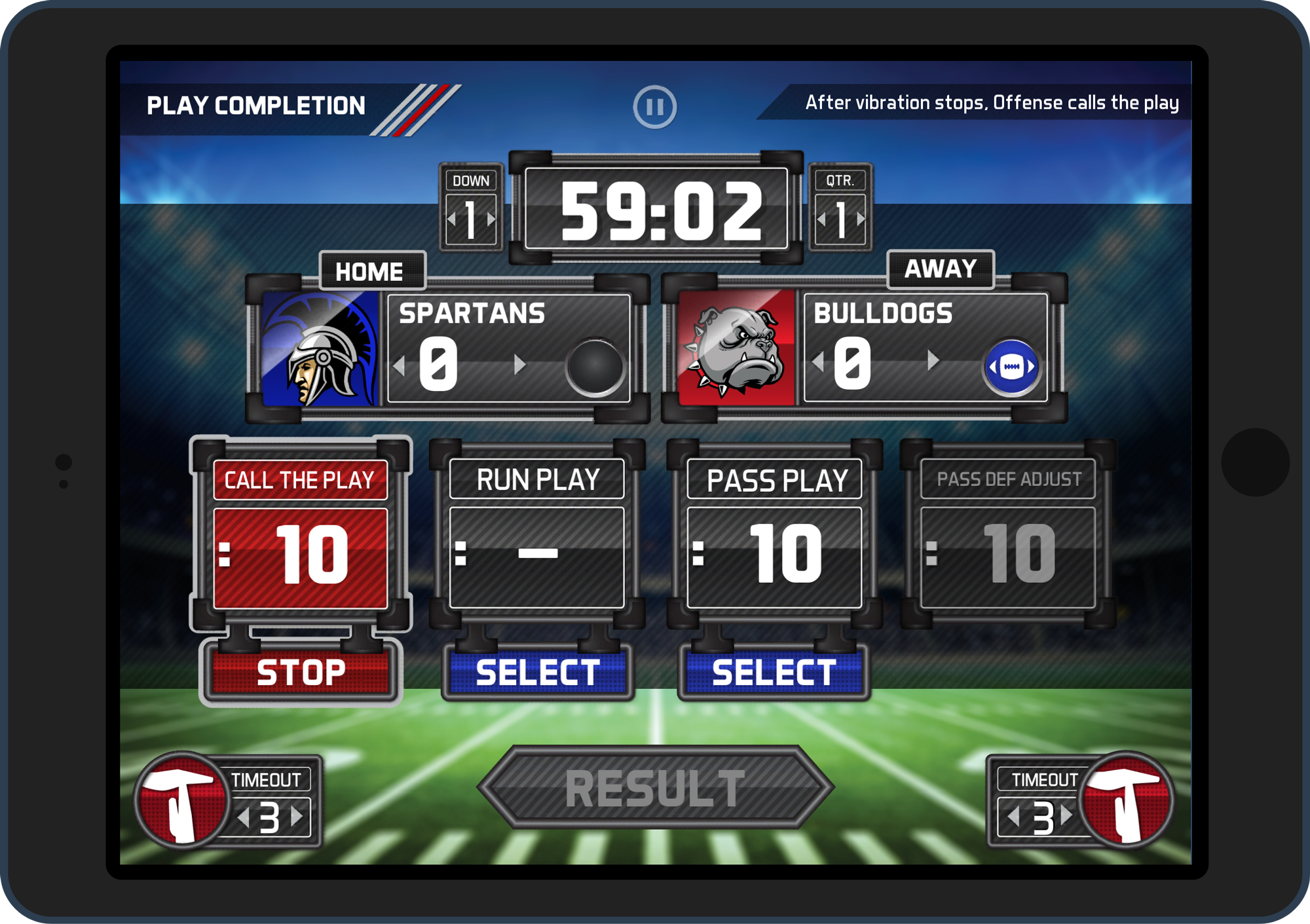Advance the quarter with the right arrow

[861, 219]
